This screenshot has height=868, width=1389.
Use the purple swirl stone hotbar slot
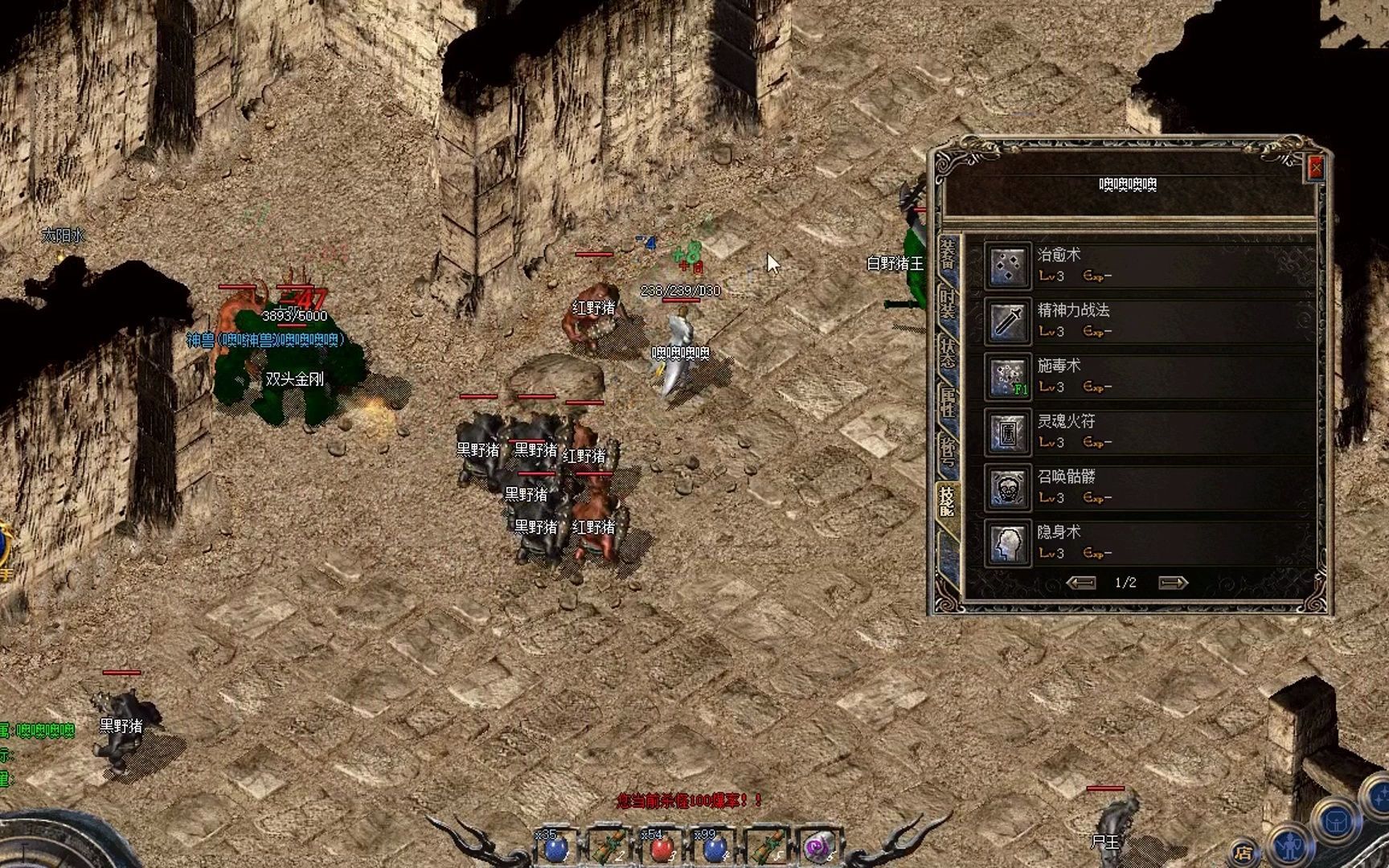pyautogui.click(x=819, y=849)
